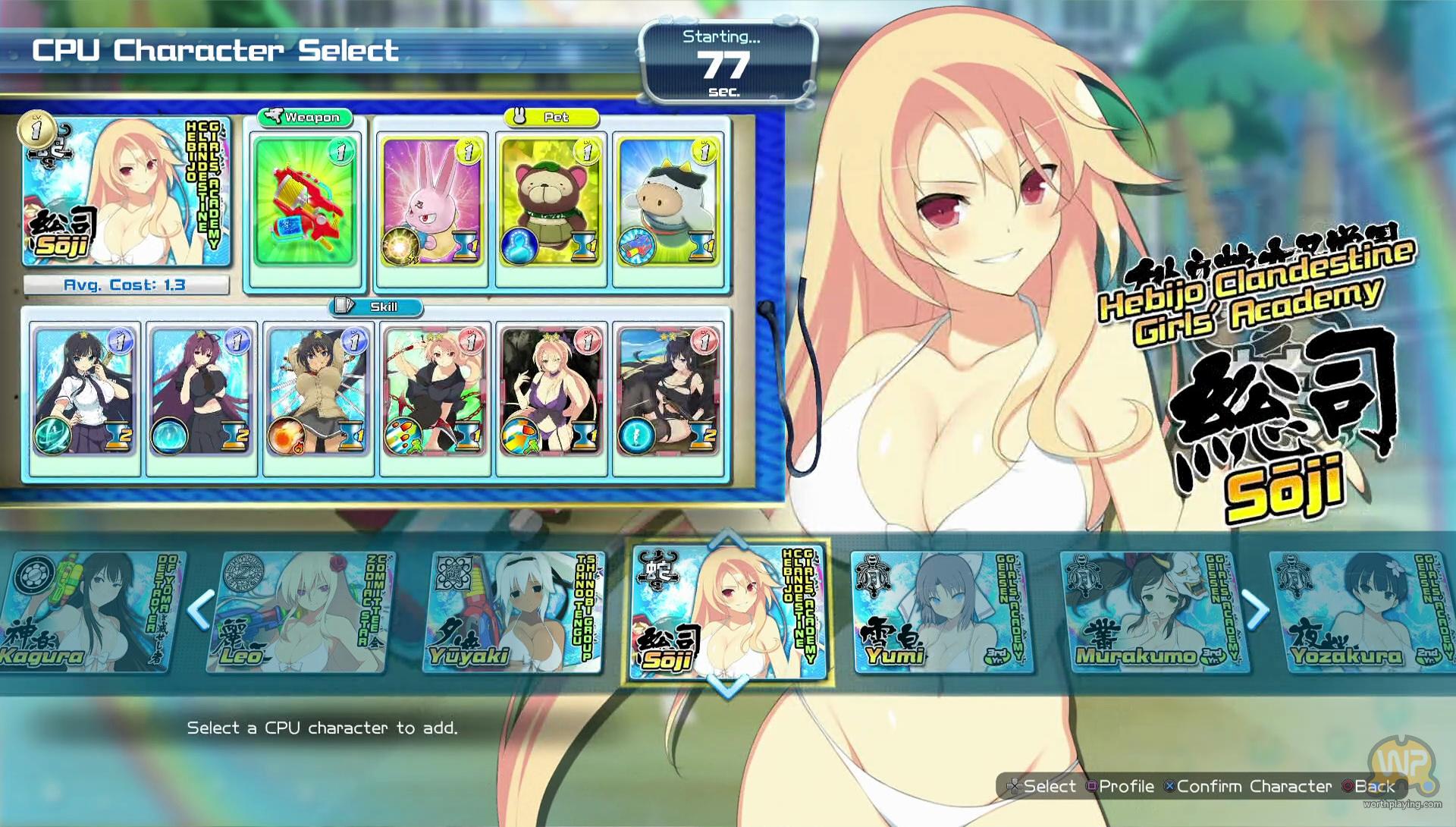Click the left arrow to browse characters

coord(200,610)
